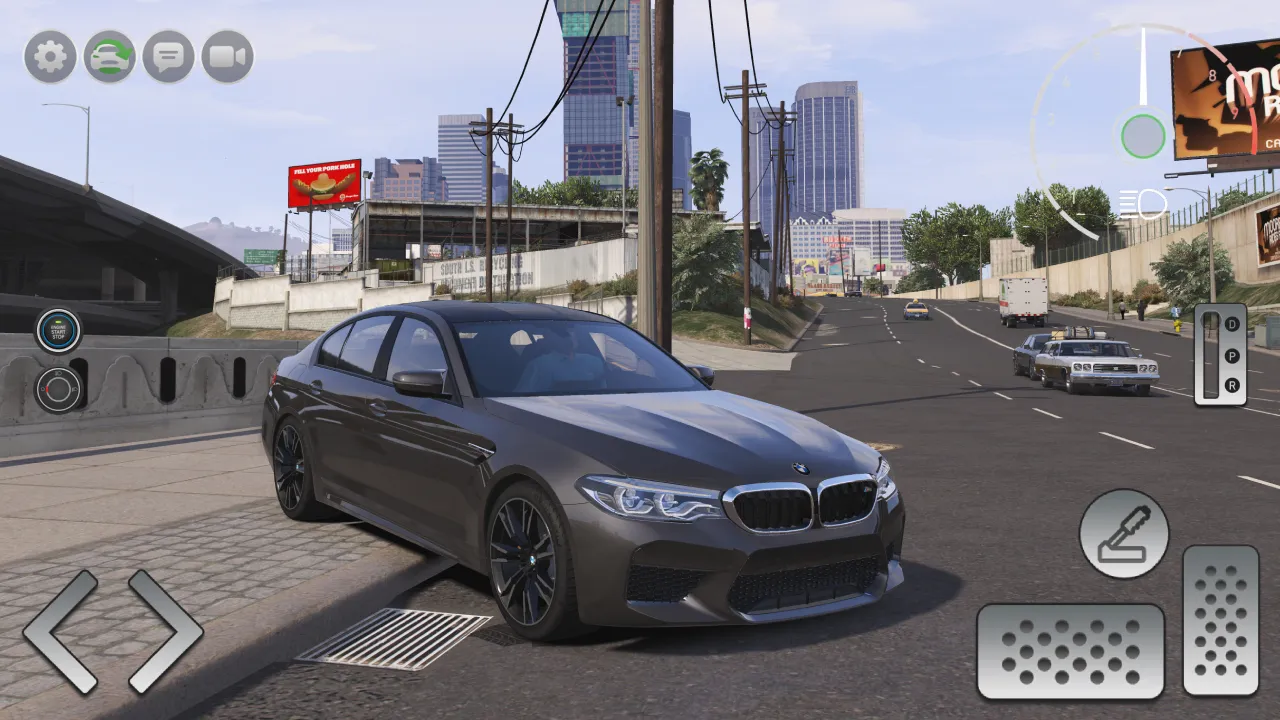Tap the off position on the headlight dial

43,388
